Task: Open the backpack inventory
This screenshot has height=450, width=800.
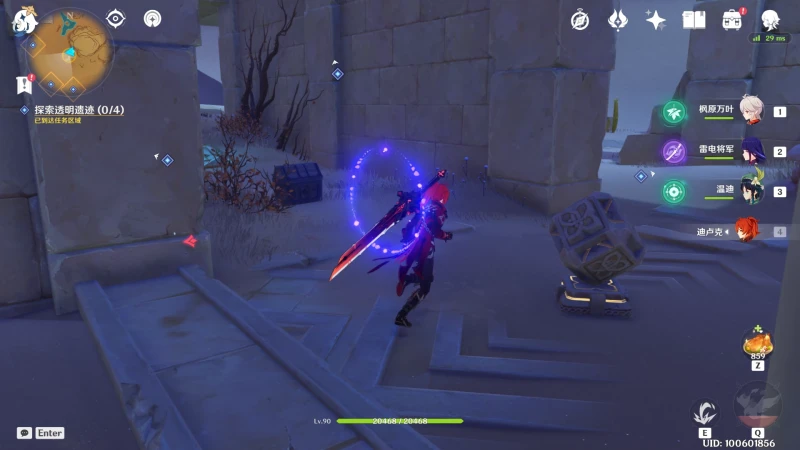Action: 732,20
